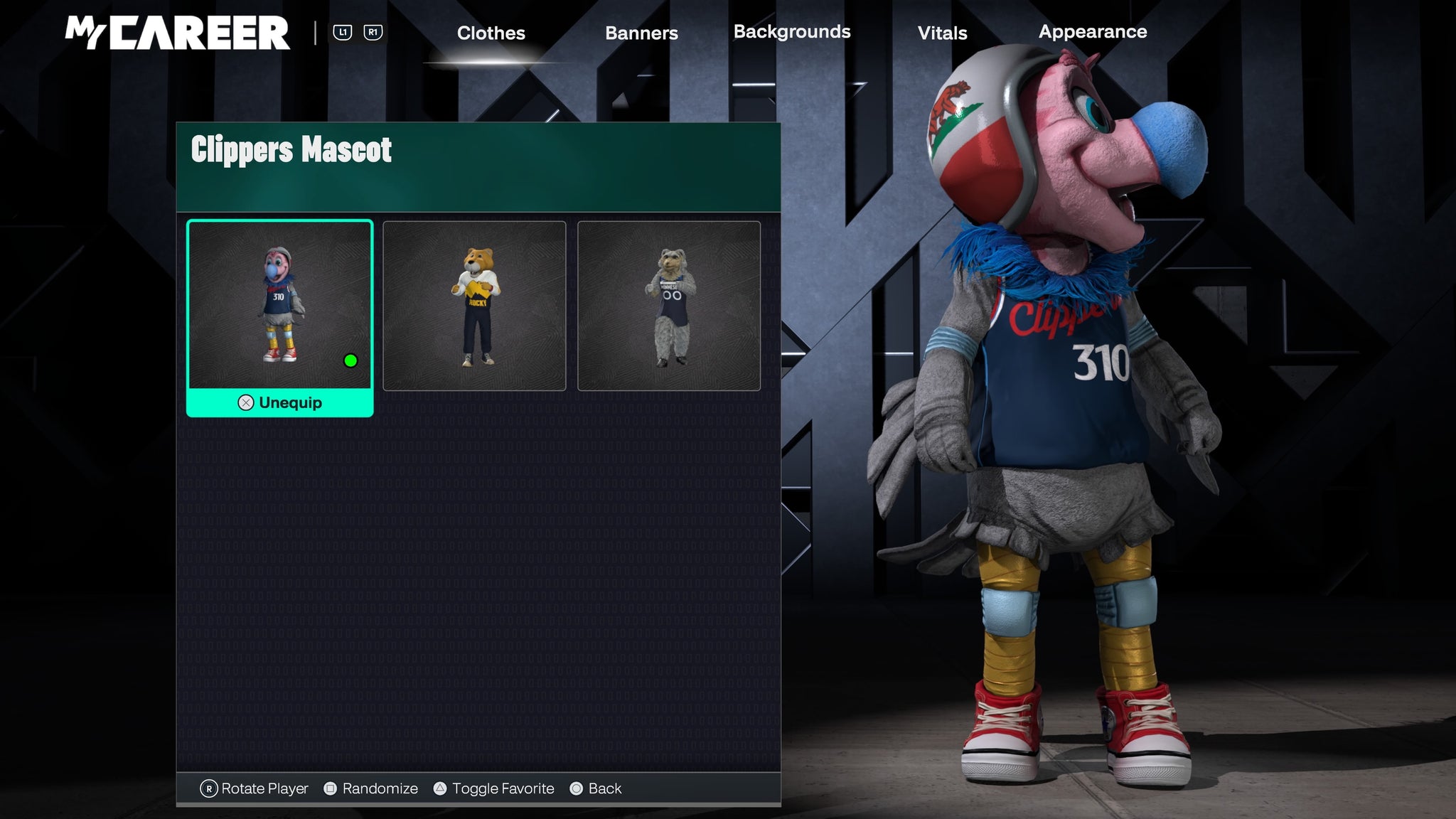Show the Appearance tab
Image resolution: width=1456 pixels, height=819 pixels.
coord(1092,32)
